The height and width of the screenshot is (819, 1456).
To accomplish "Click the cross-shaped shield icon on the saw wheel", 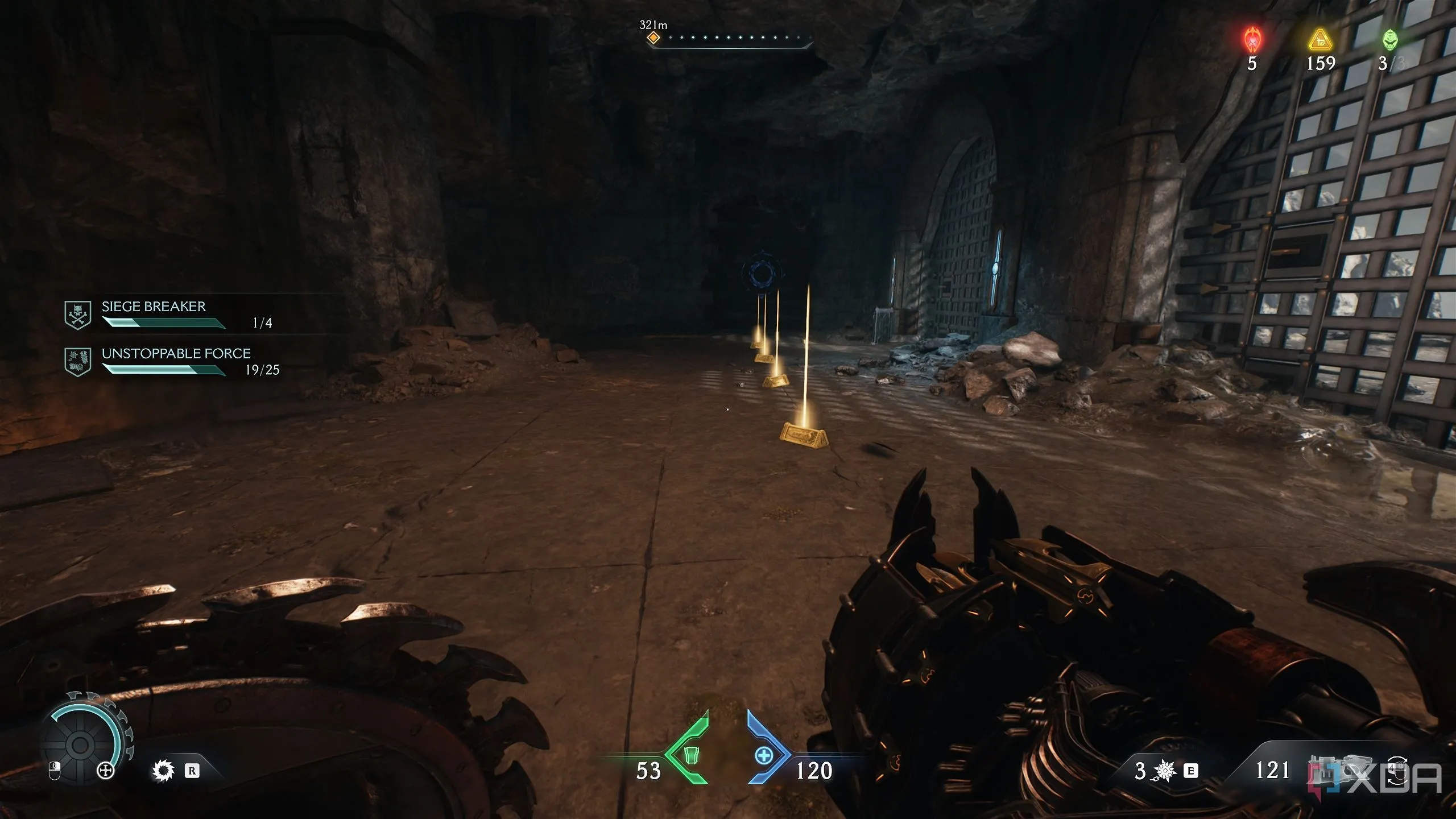I will (x=106, y=771).
